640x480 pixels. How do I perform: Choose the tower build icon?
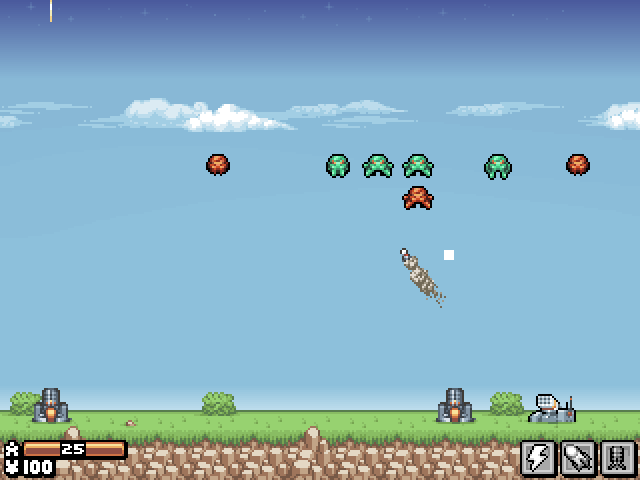[617, 458]
